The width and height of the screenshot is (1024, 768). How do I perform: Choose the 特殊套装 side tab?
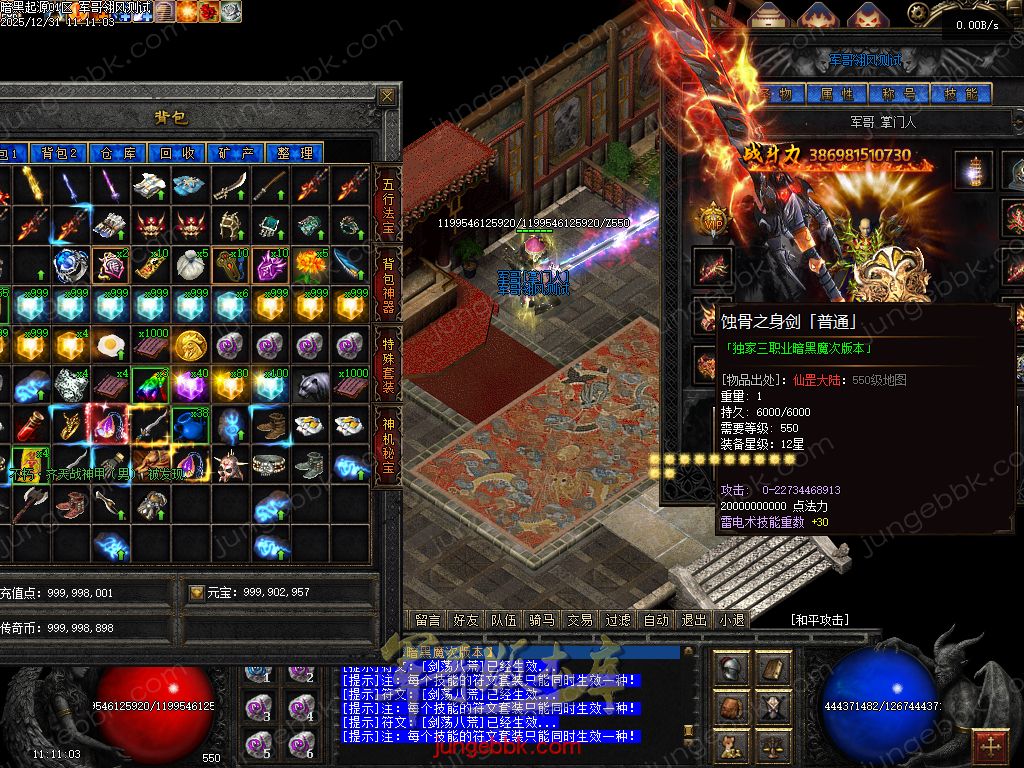pyautogui.click(x=387, y=364)
